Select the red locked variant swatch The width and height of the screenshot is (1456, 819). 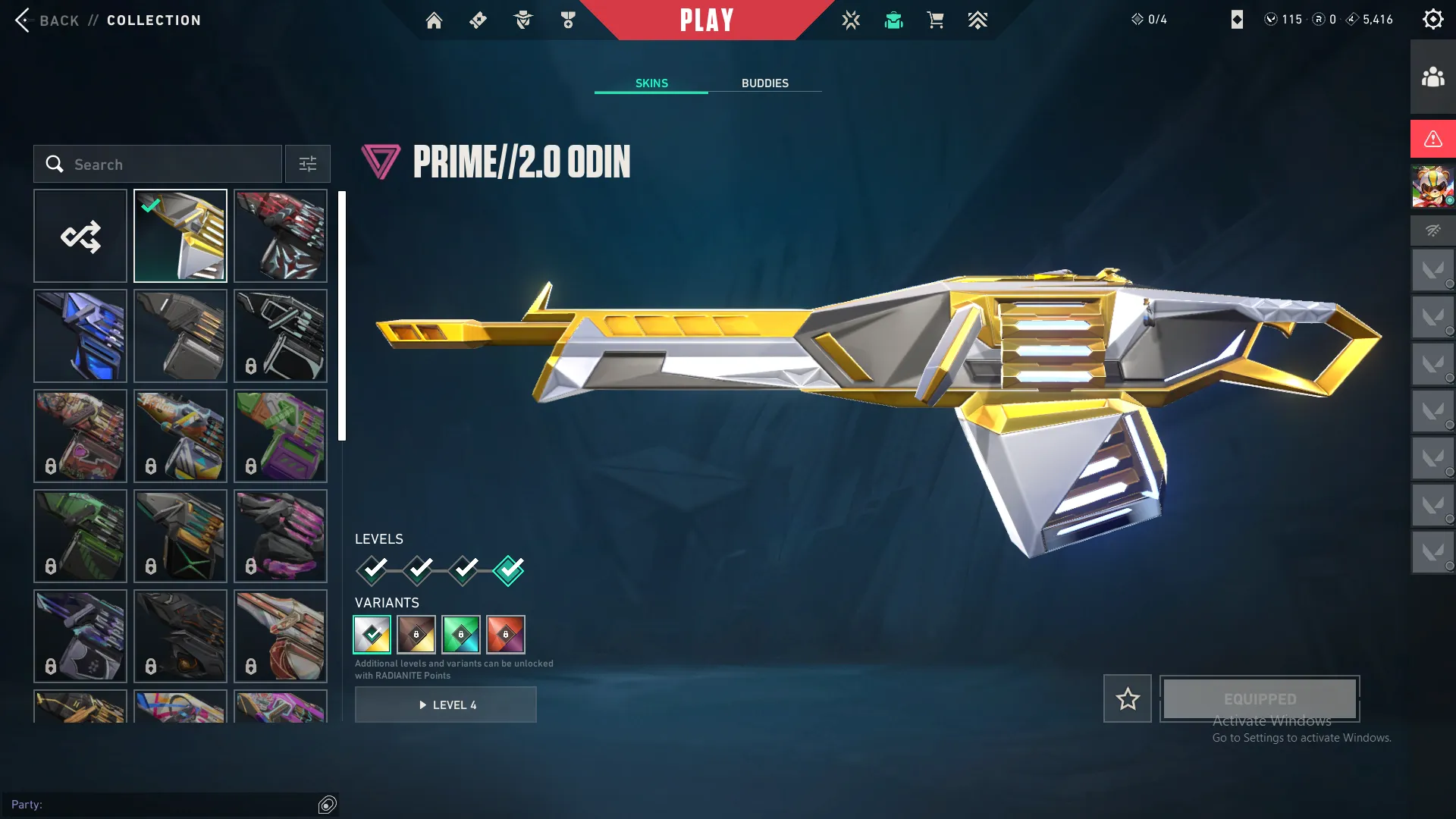(x=506, y=635)
